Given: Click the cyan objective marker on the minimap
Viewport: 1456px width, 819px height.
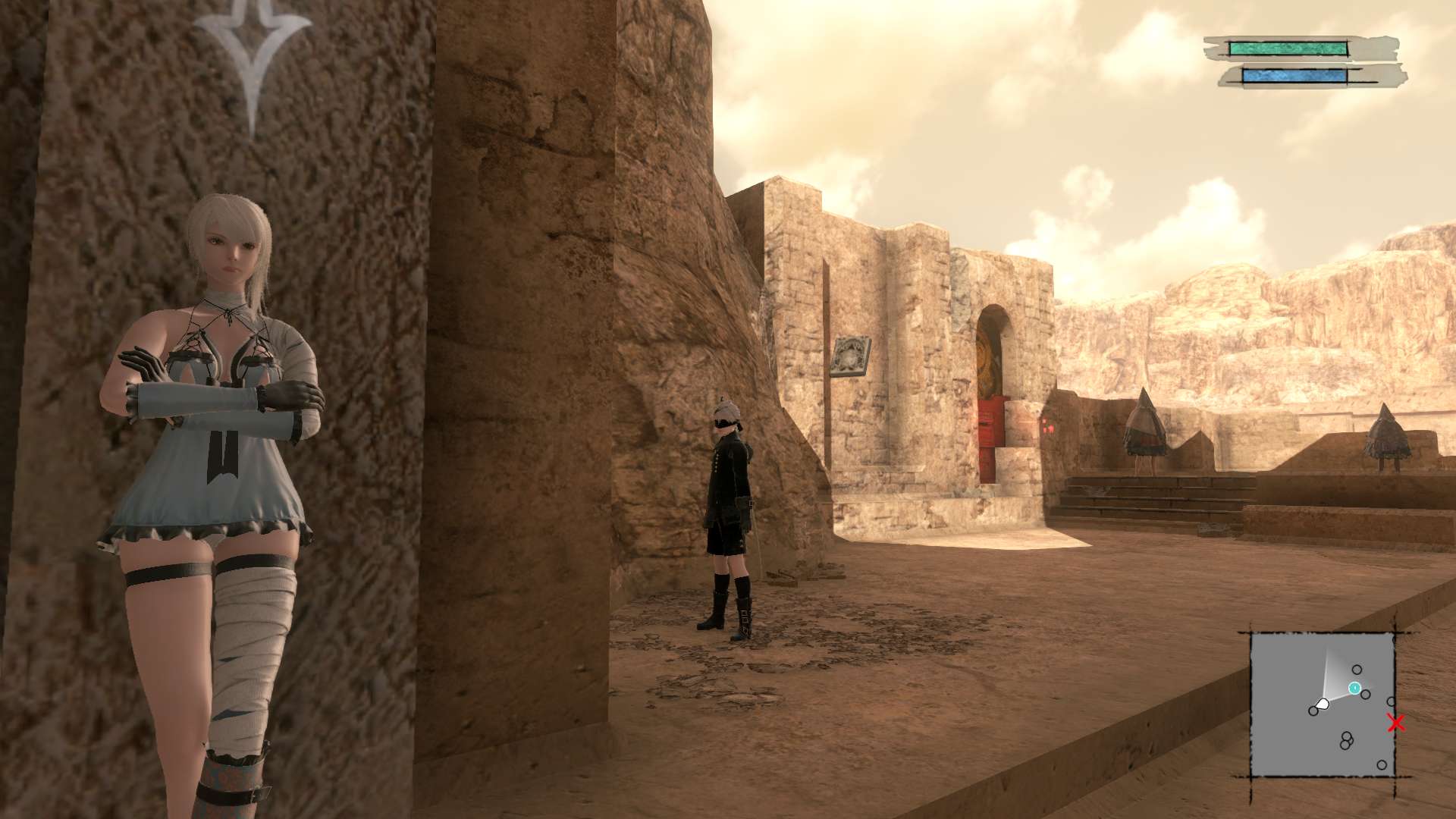Looking at the screenshot, I should pyautogui.click(x=1354, y=688).
